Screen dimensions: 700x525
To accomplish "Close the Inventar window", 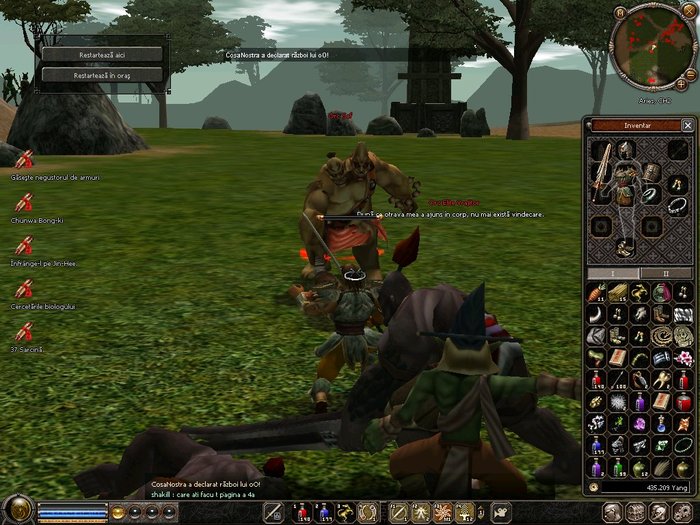I will pos(687,125).
